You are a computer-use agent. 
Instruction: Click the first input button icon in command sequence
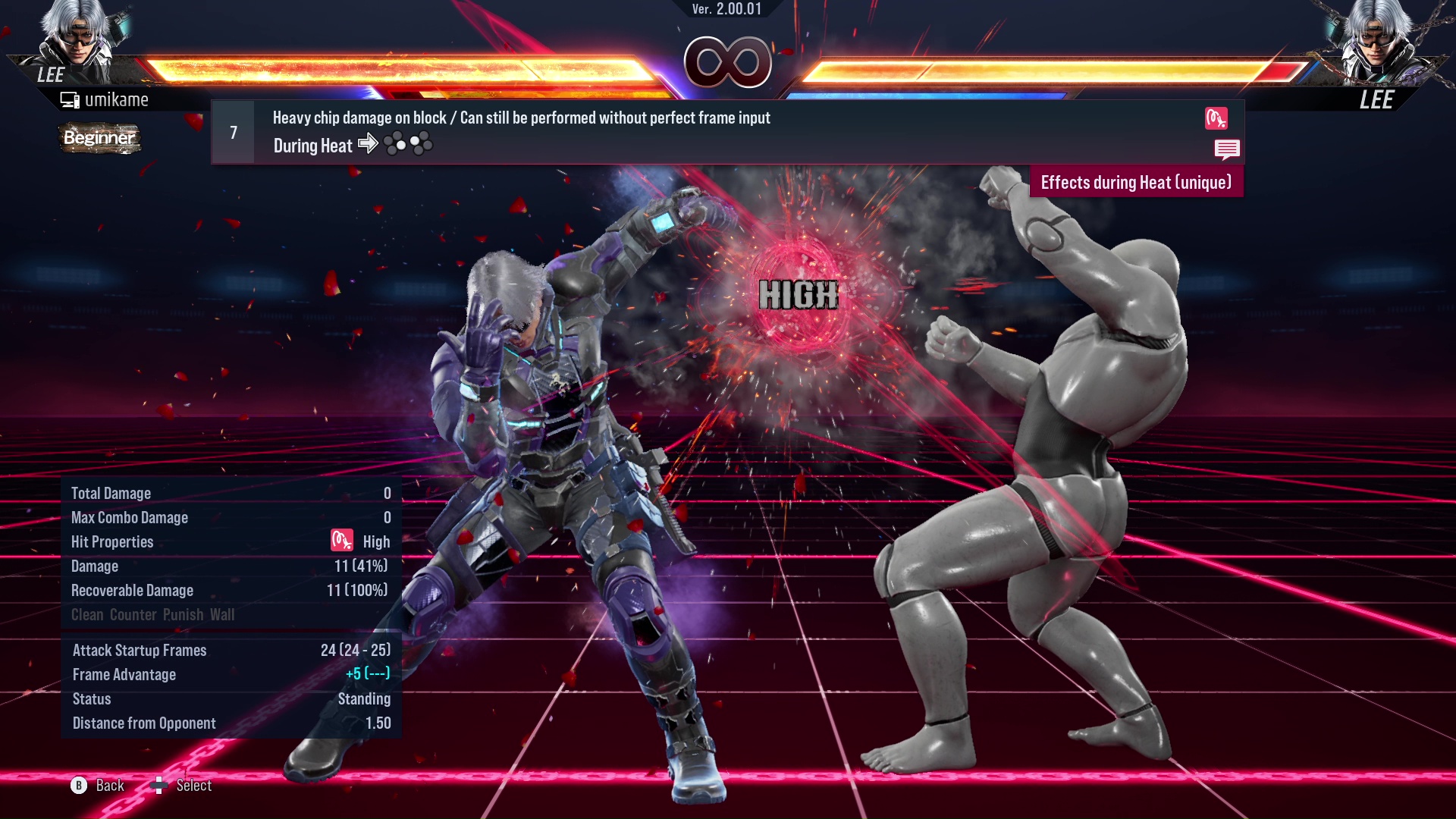395,143
